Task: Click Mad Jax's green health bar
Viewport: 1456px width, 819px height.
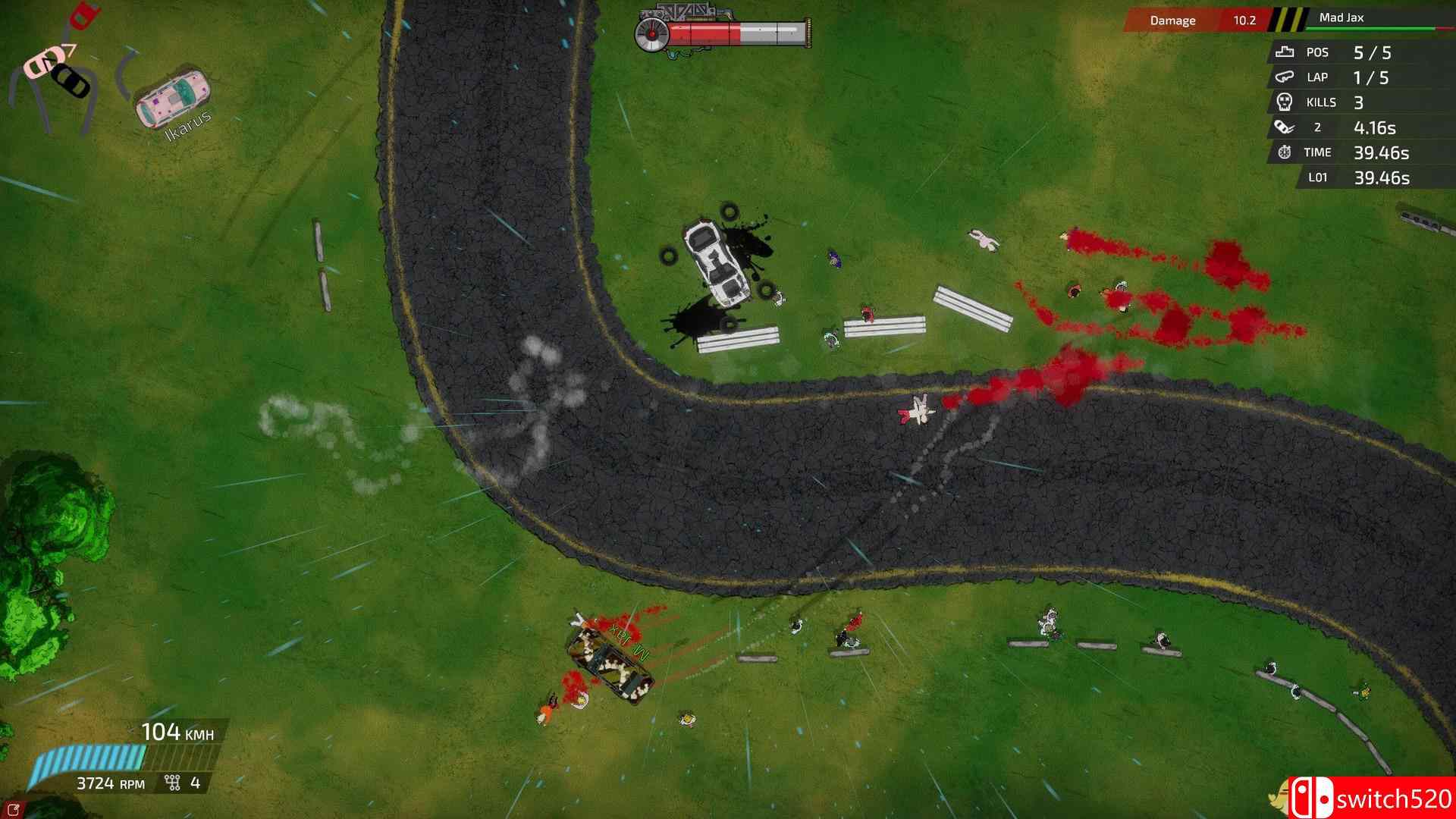Action: point(1365,30)
